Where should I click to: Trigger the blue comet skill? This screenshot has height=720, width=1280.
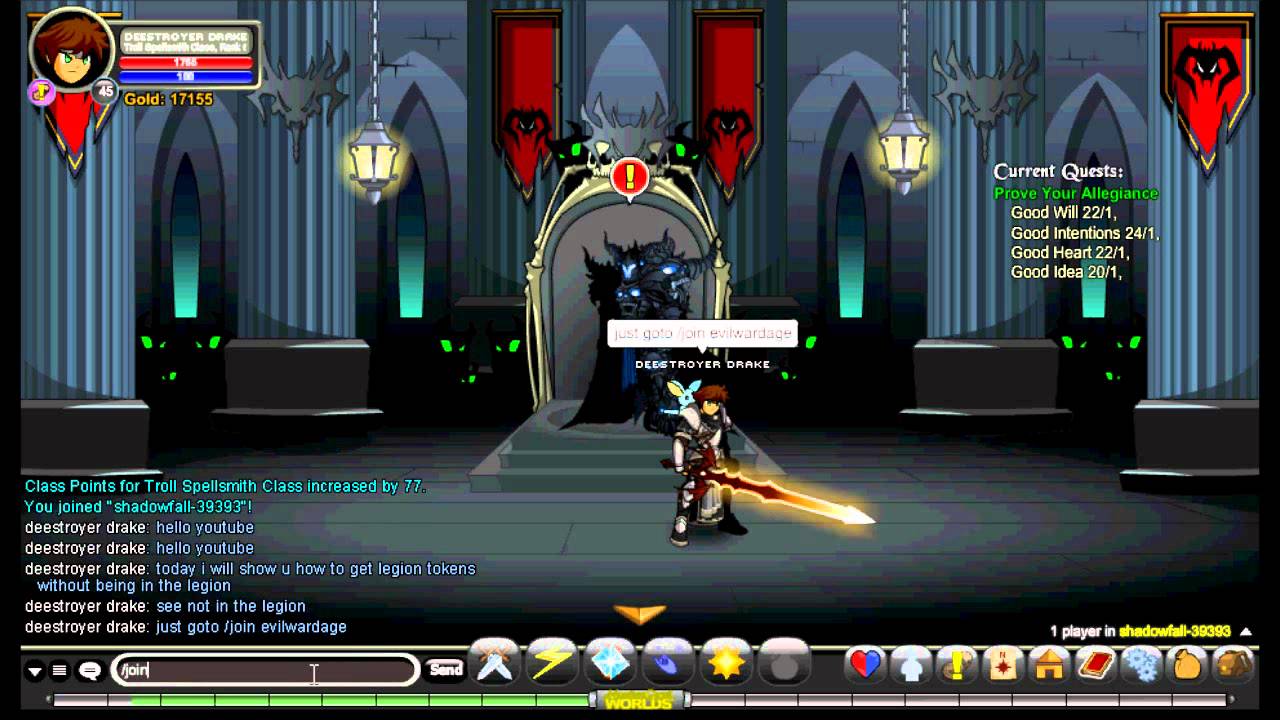[x=668, y=663]
